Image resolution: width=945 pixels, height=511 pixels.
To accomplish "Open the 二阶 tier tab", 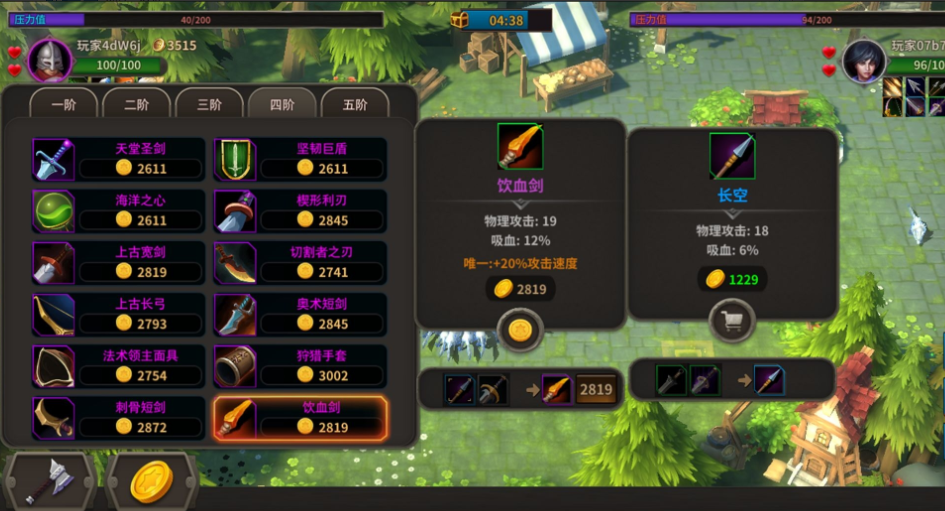I will (136, 105).
